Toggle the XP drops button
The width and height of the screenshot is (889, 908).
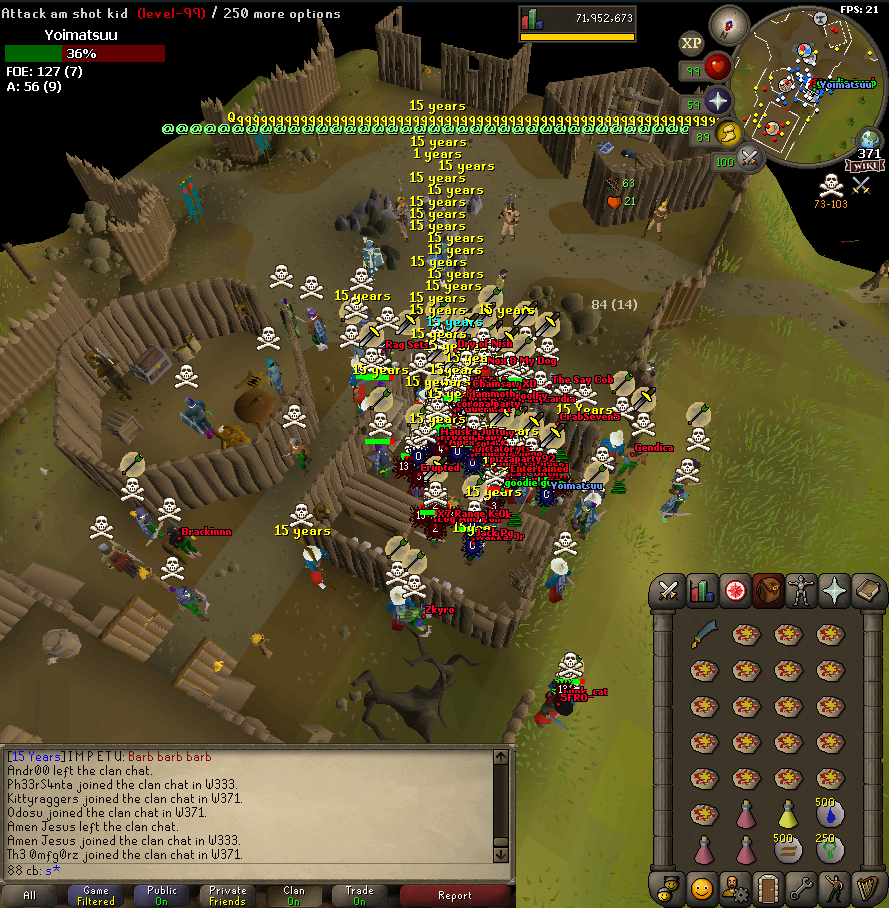691,43
